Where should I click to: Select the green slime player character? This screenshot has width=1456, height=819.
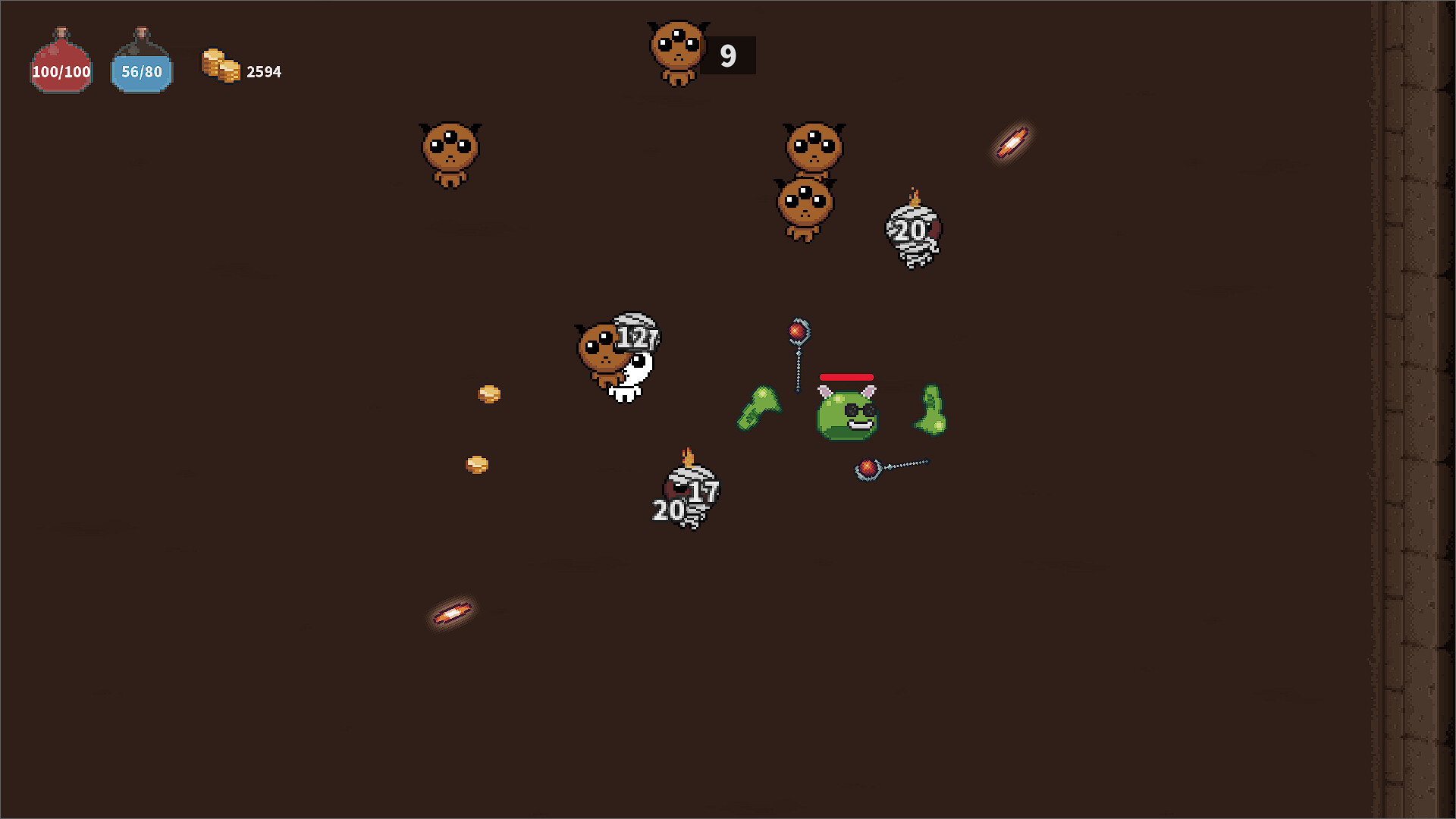847,413
